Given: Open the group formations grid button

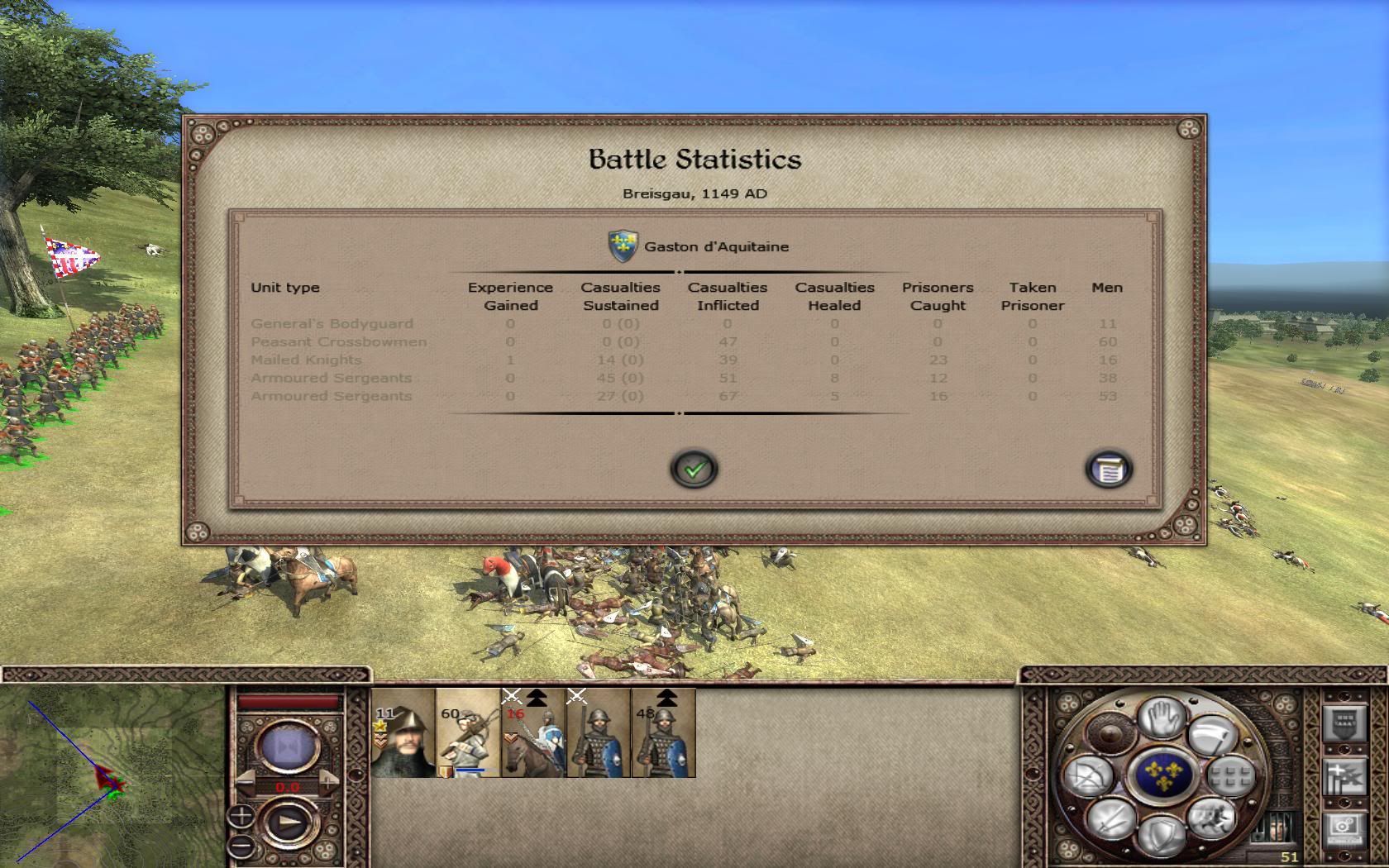Looking at the screenshot, I should (1231, 775).
